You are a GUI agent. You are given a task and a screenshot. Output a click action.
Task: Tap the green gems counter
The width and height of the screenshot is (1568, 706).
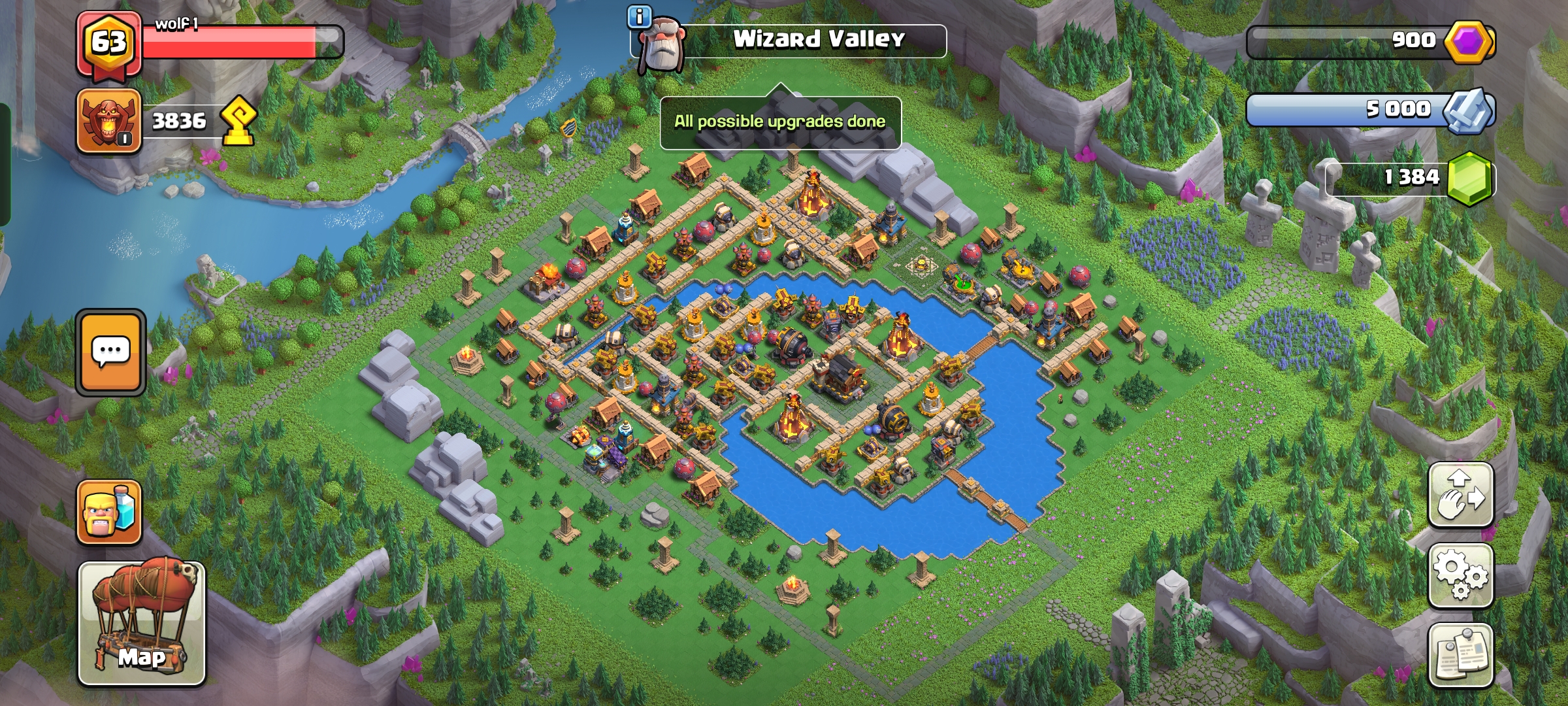(1411, 178)
